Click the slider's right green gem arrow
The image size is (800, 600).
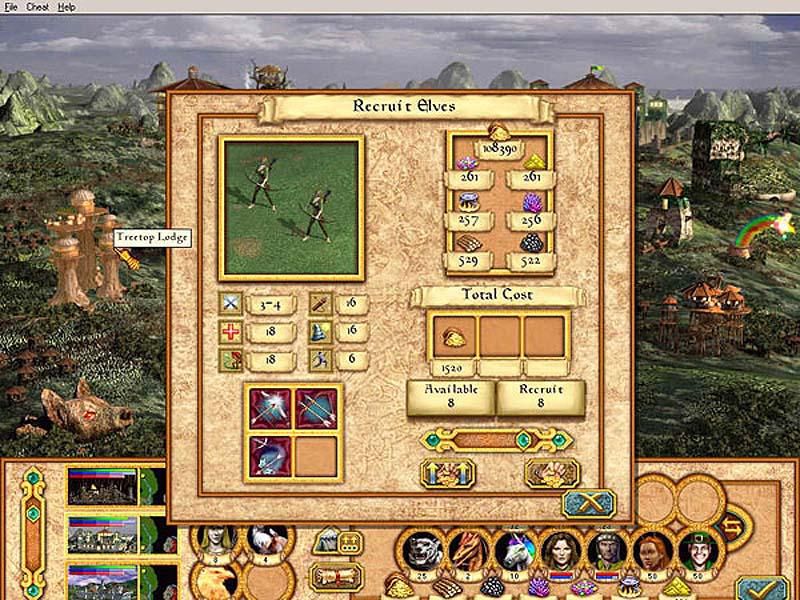click(558, 439)
